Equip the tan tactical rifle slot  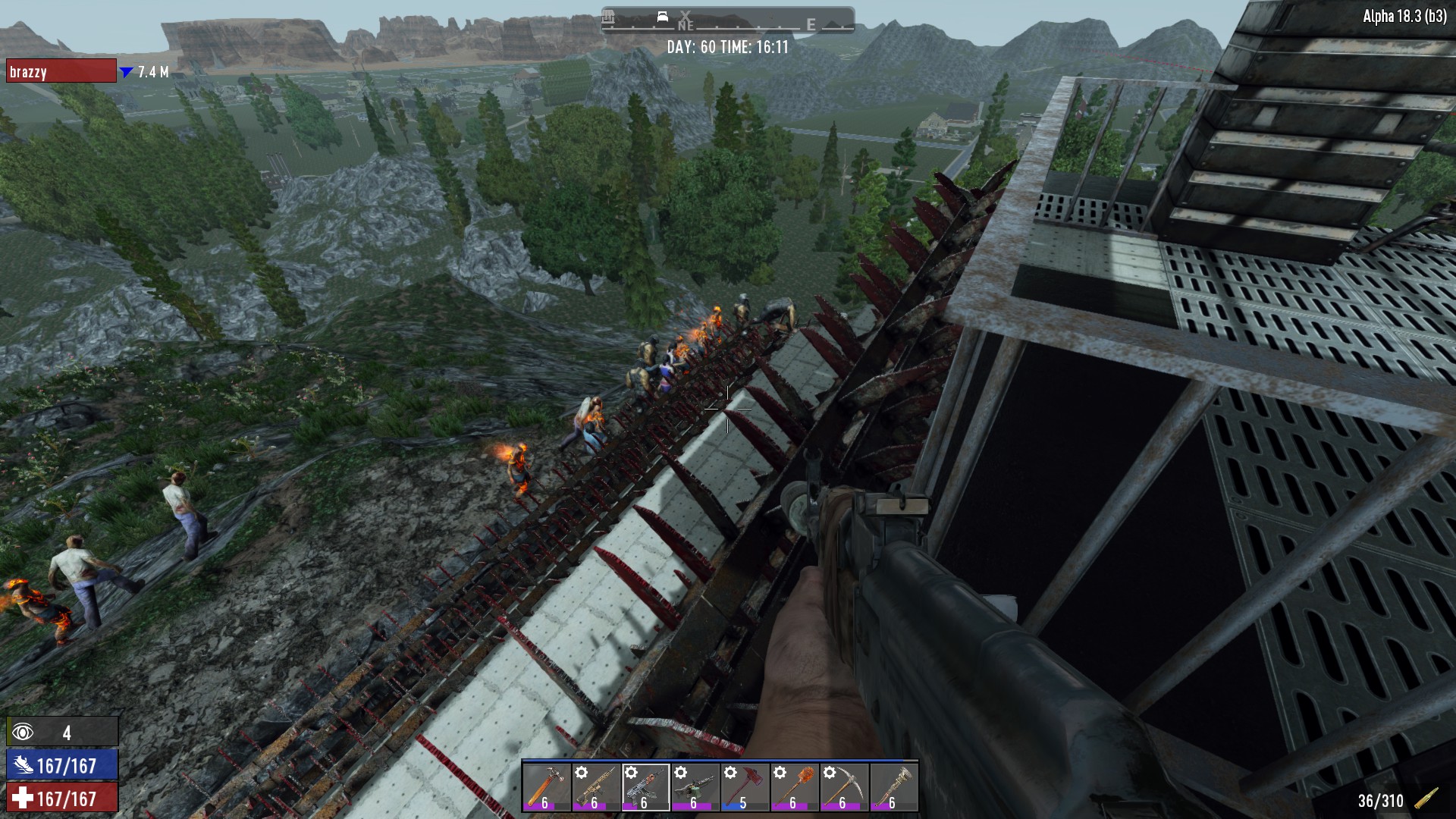tap(595, 787)
